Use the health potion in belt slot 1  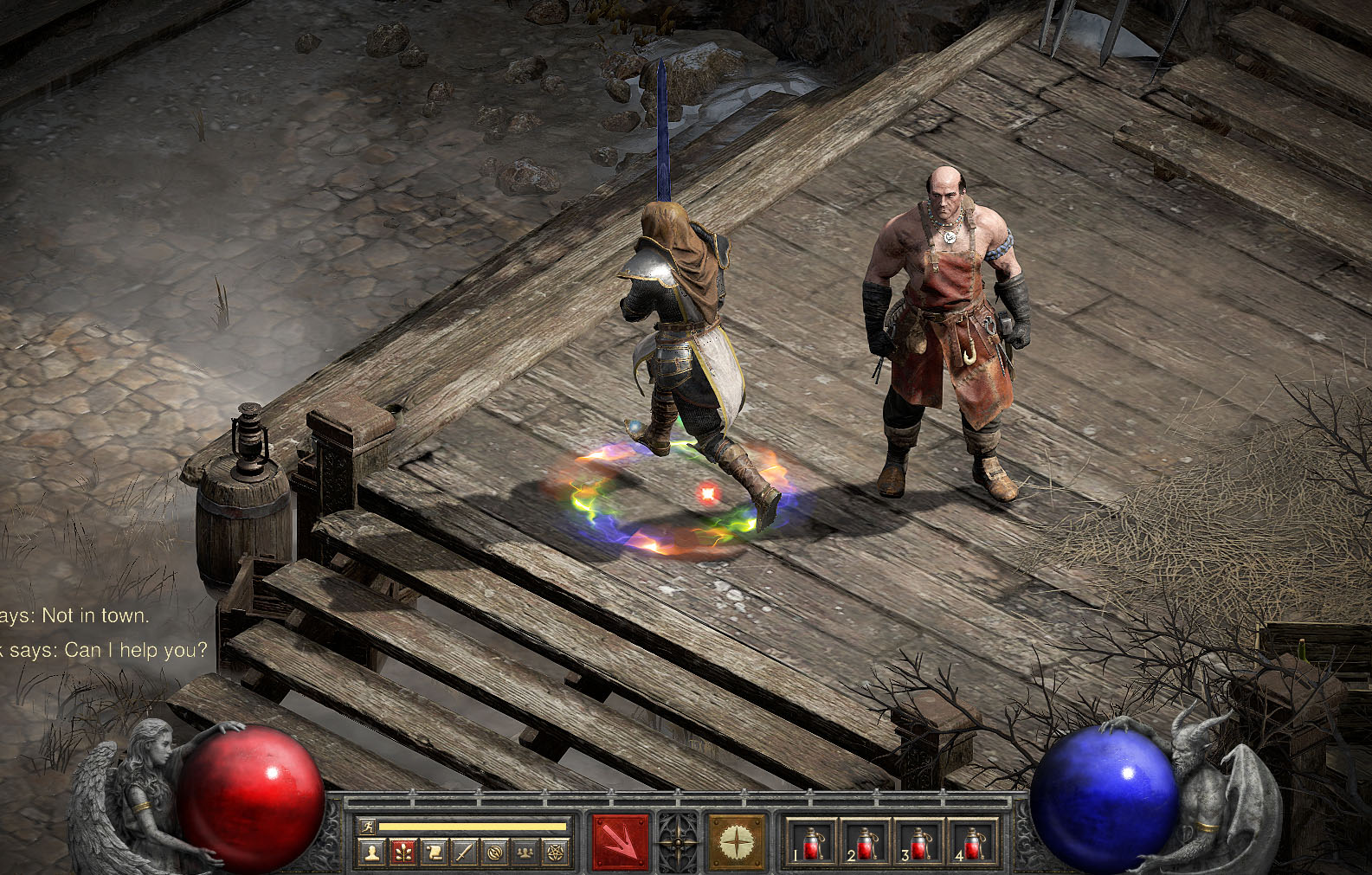(x=811, y=842)
